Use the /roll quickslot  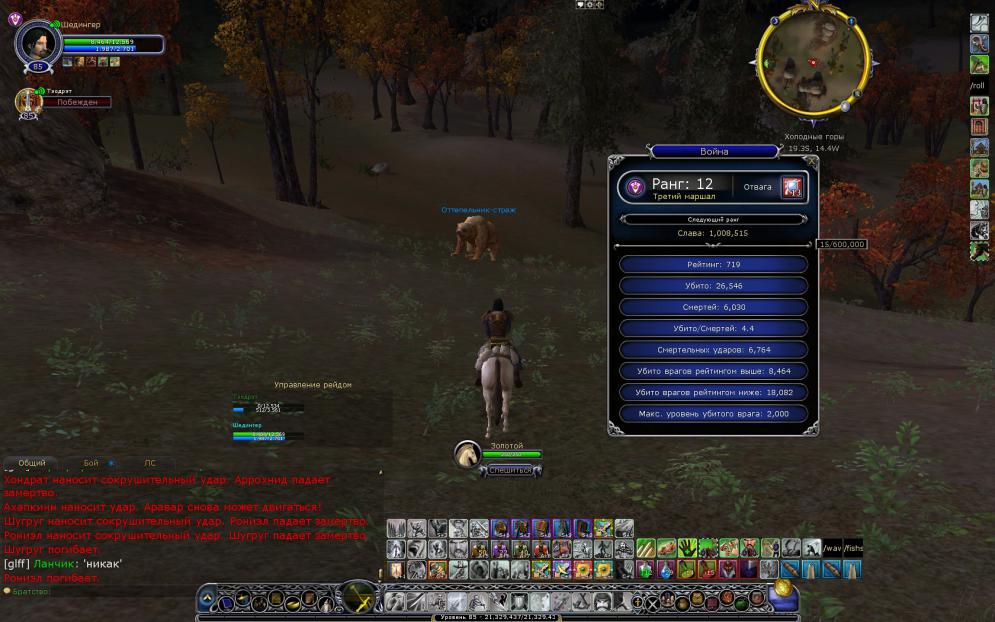[978, 86]
